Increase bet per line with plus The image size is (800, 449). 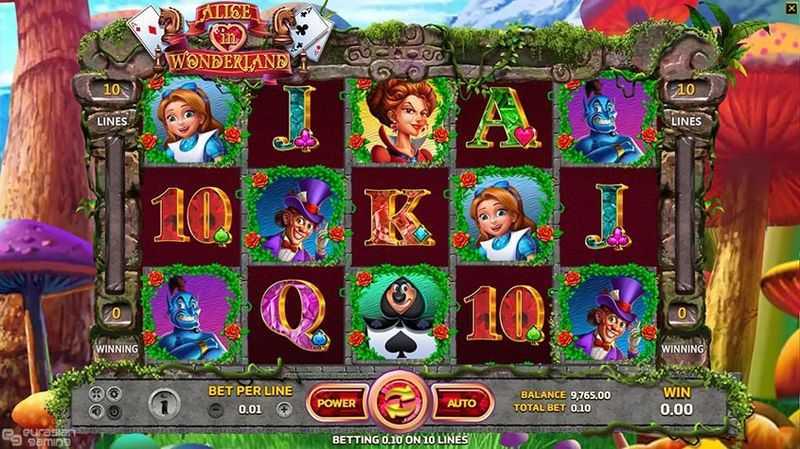coord(283,410)
